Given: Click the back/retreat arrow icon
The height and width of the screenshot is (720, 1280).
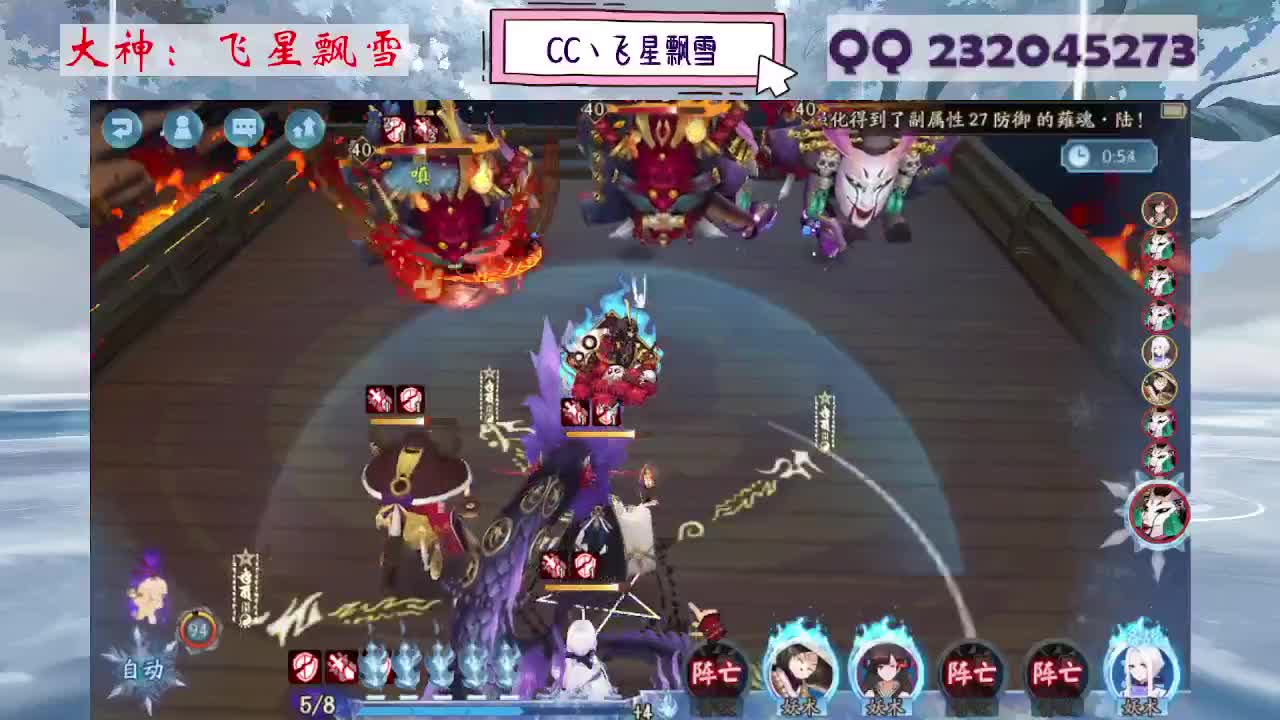Looking at the screenshot, I should click(121, 126).
